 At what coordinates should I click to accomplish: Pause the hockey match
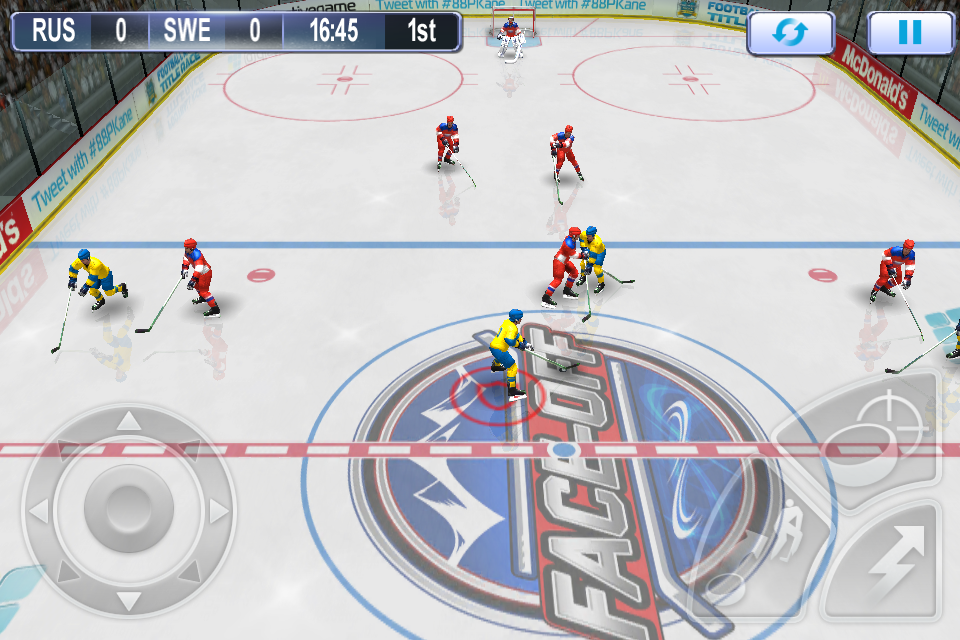coord(910,33)
